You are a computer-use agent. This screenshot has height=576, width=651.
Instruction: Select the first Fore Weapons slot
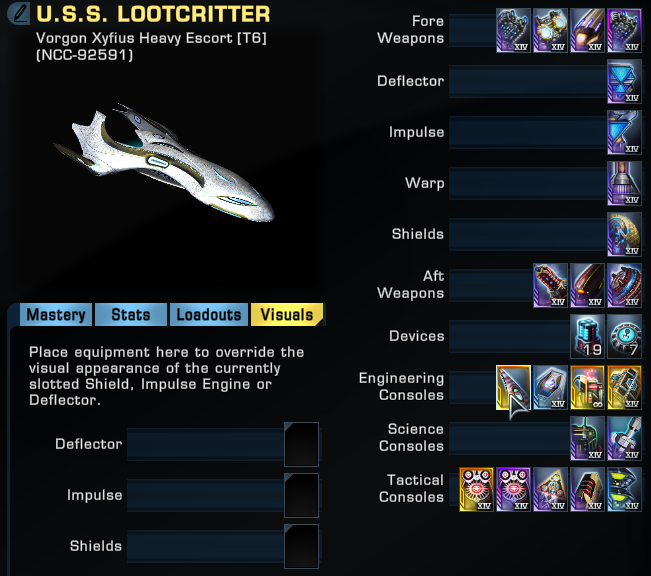point(513,31)
